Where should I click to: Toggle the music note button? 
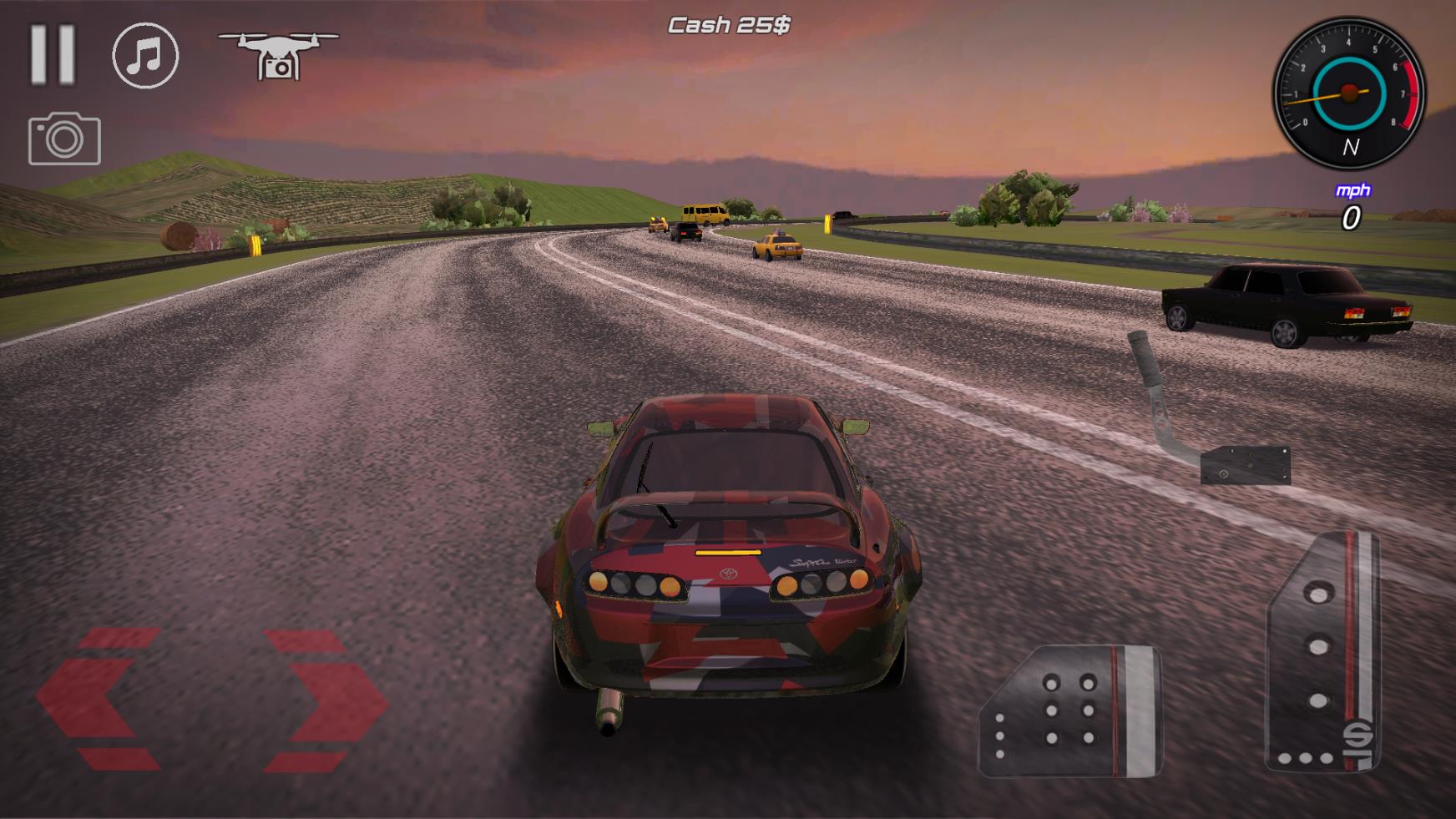click(x=145, y=56)
